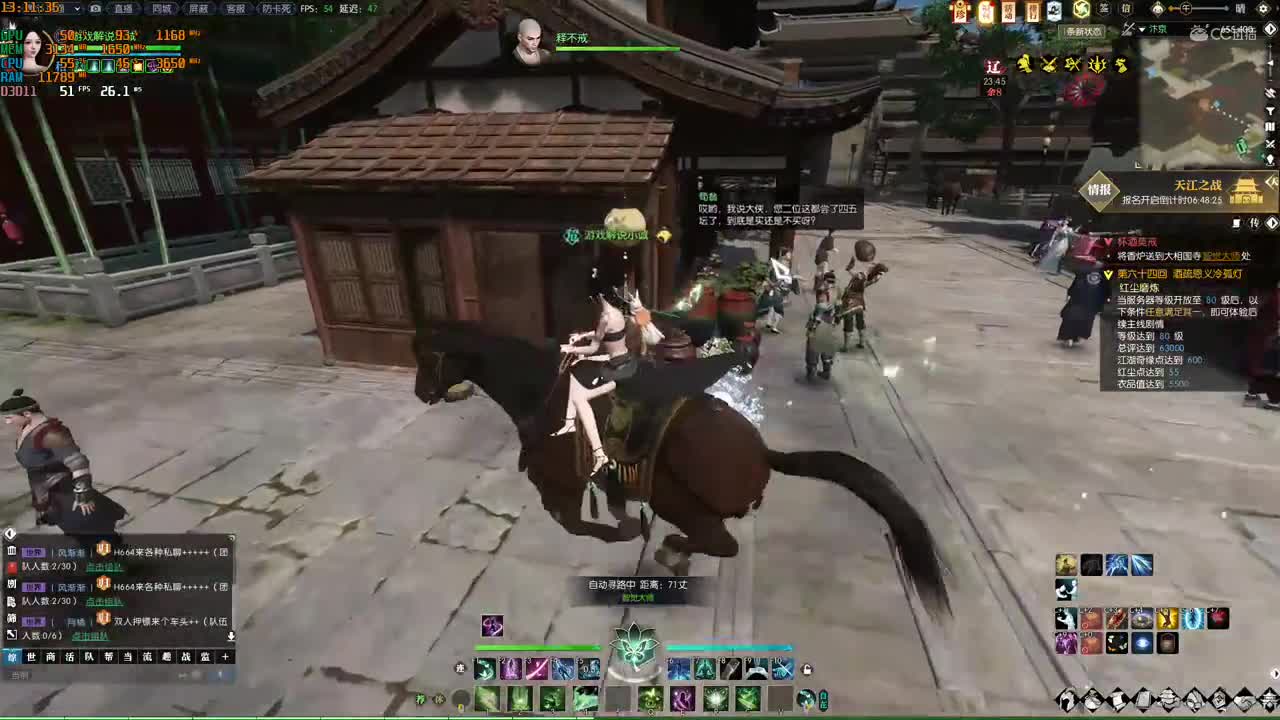
Task: Click the 点击组队 join-team link in chat
Action: 105,567
